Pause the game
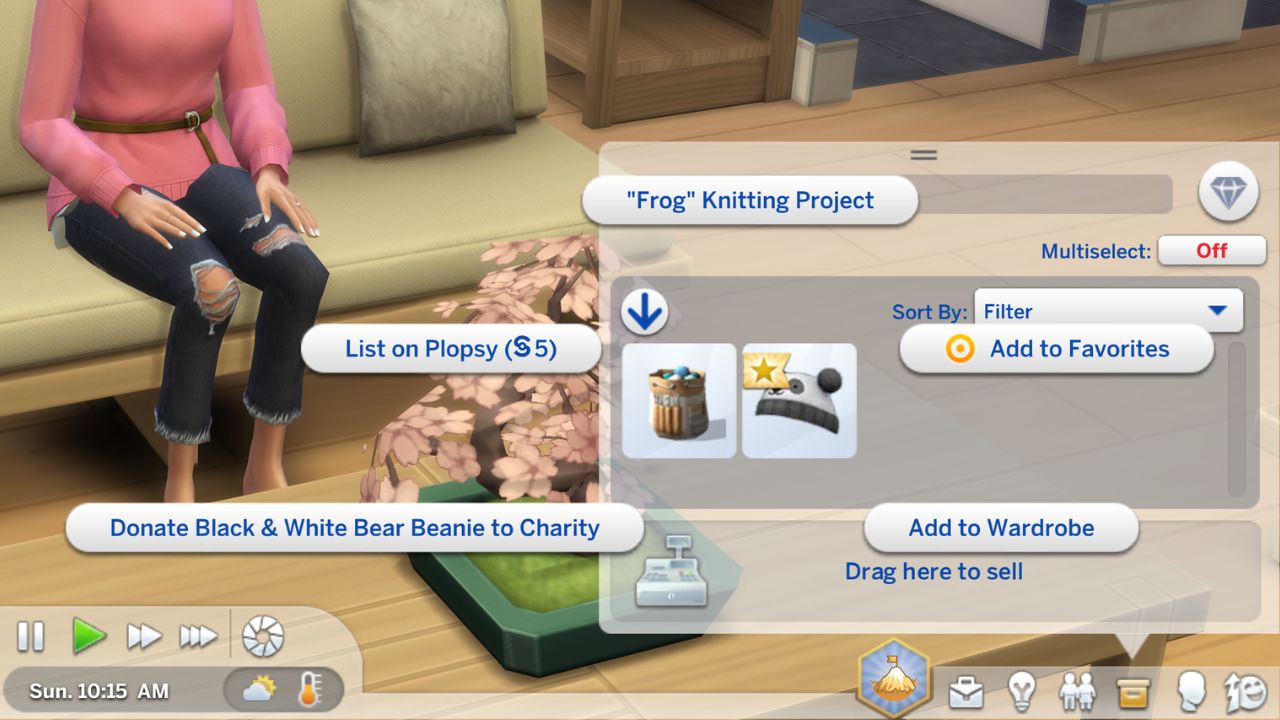The height and width of the screenshot is (720, 1280). [x=31, y=636]
